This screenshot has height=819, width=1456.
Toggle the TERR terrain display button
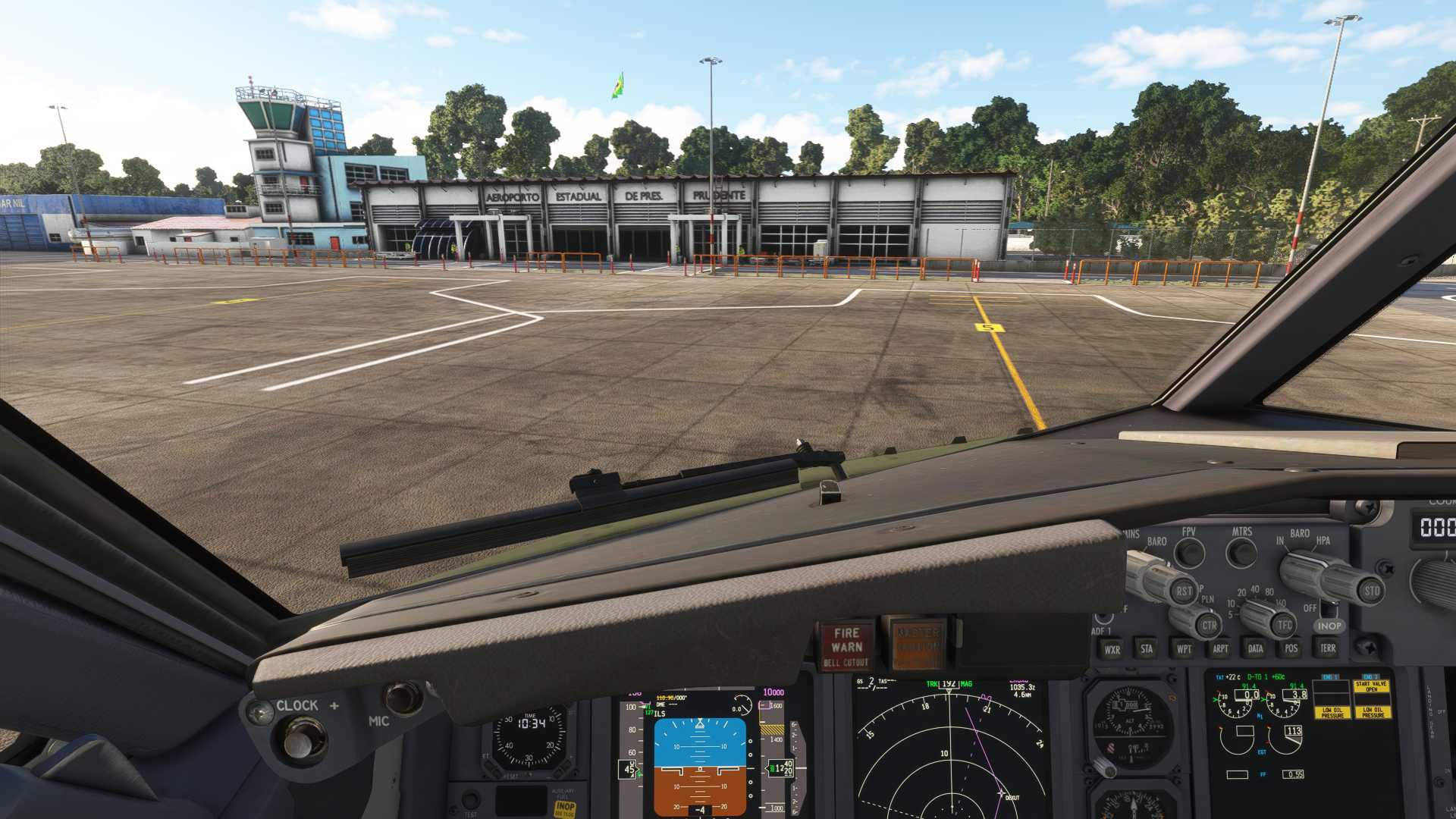(1328, 648)
